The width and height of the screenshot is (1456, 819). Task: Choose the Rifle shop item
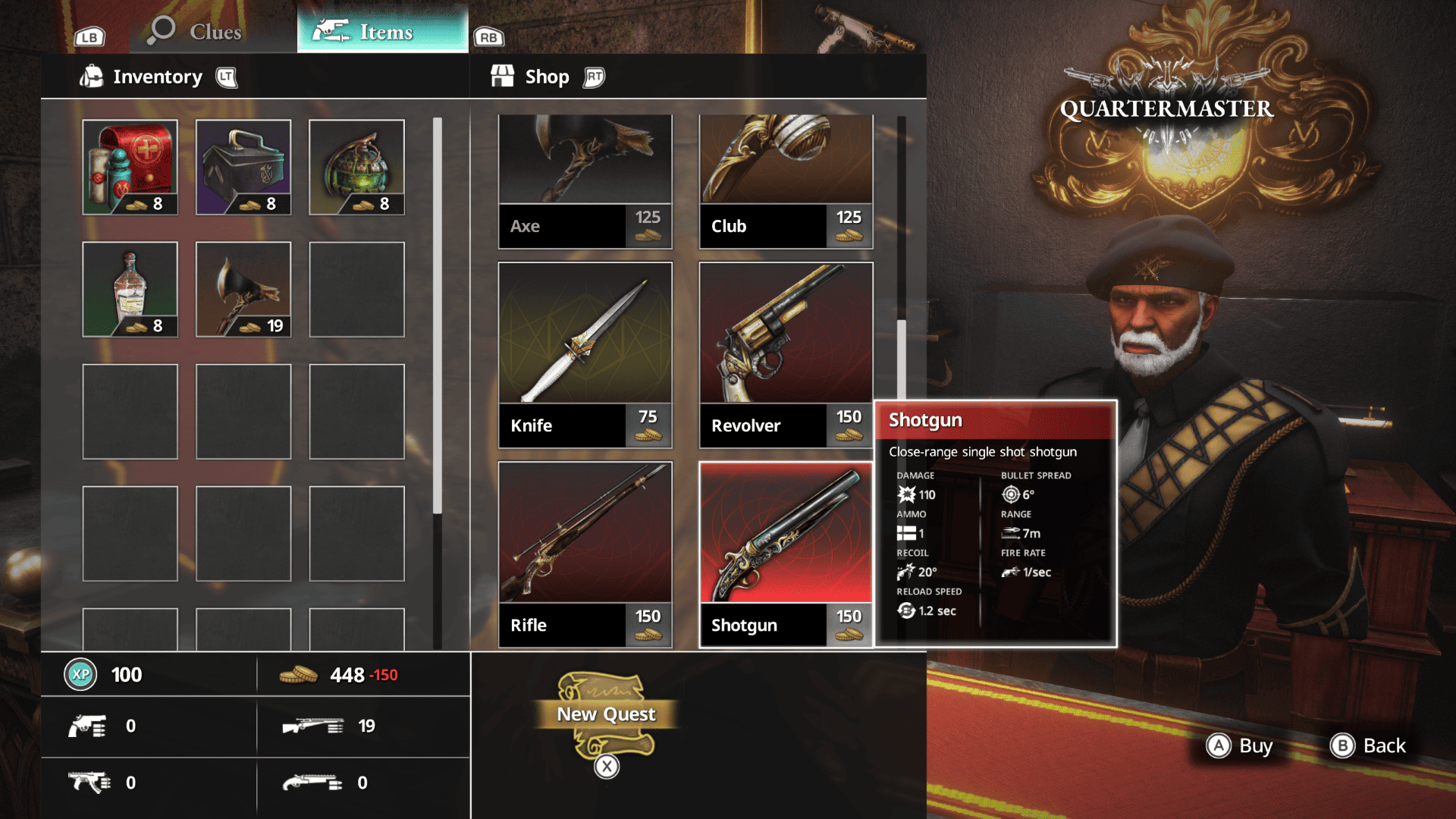585,554
